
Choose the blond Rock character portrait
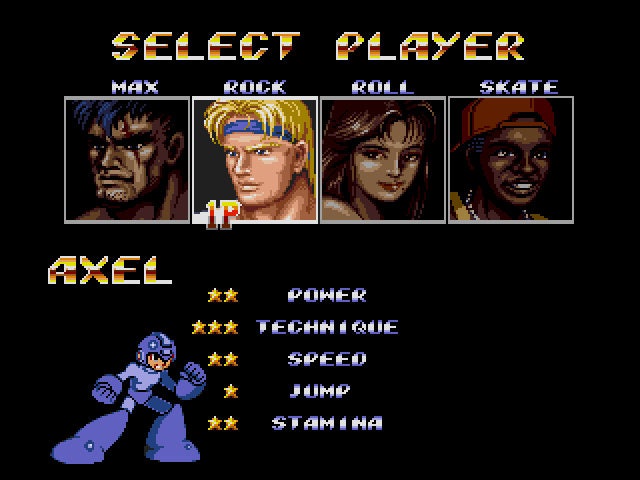(x=255, y=159)
